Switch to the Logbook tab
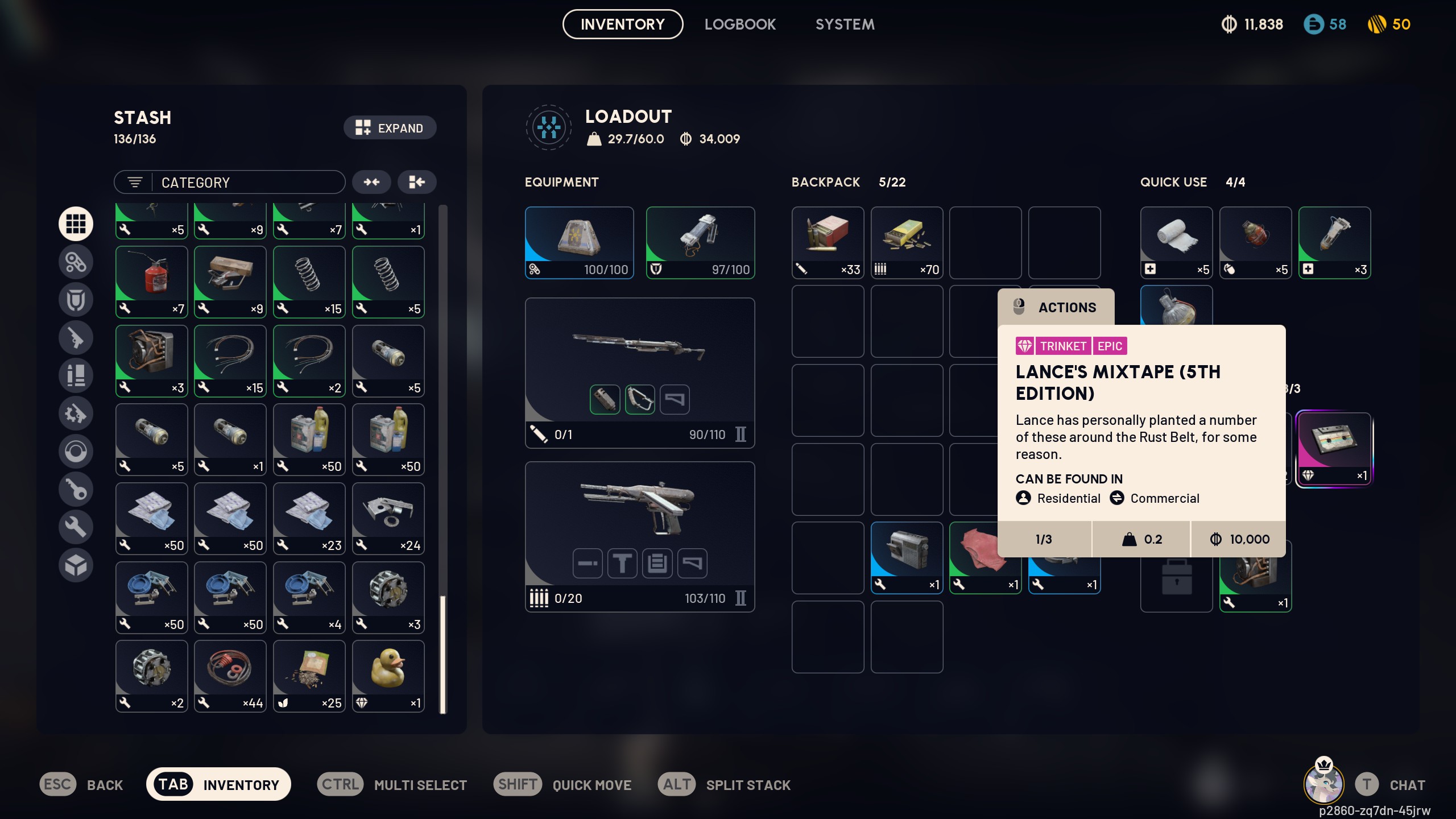Viewport: 1456px width, 819px height. point(740,24)
